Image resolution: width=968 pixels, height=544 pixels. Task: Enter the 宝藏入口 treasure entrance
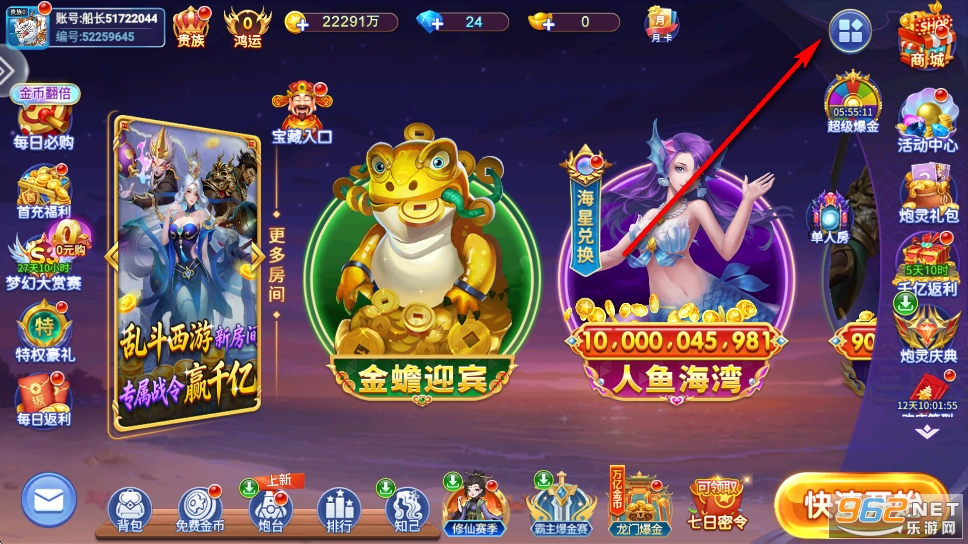[x=301, y=114]
